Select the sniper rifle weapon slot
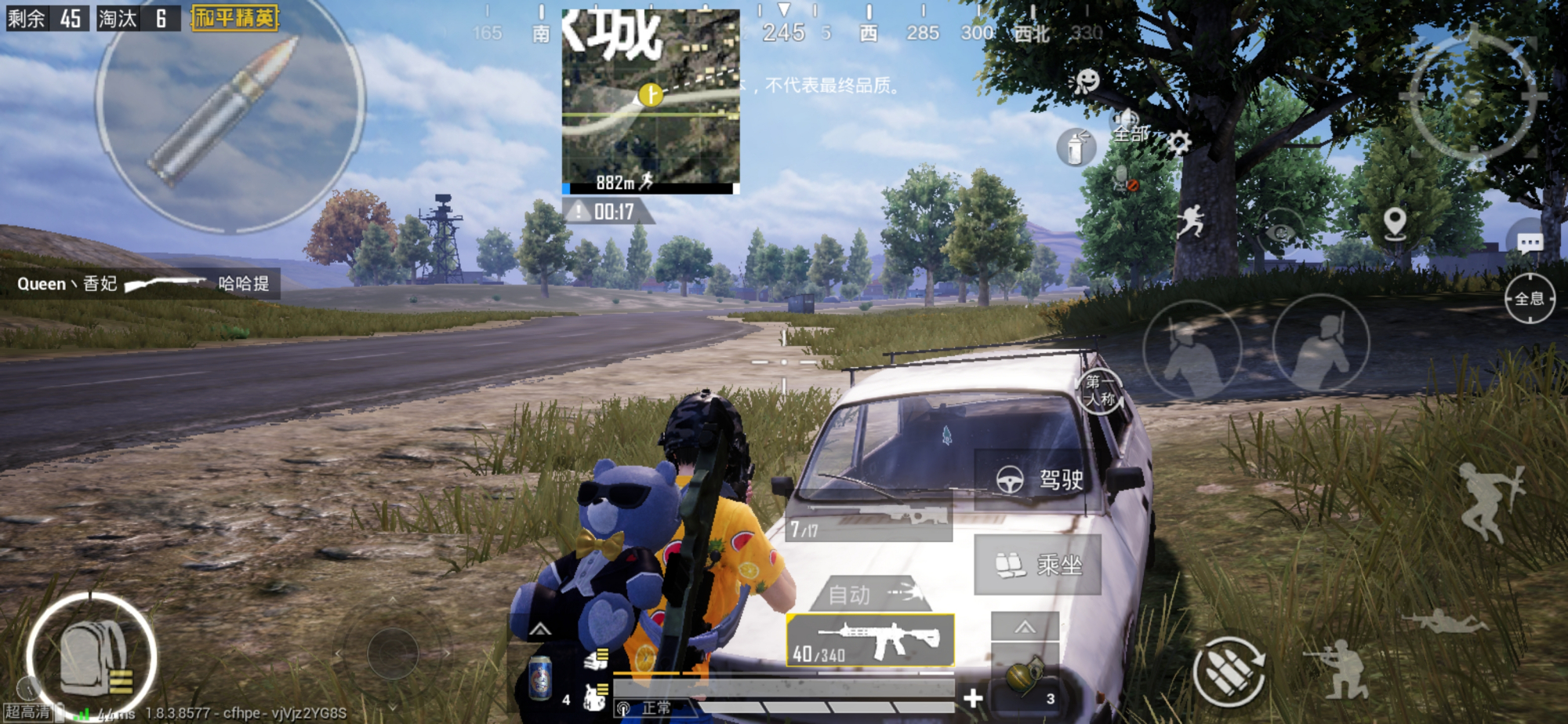Image resolution: width=1568 pixels, height=724 pixels. (869, 519)
